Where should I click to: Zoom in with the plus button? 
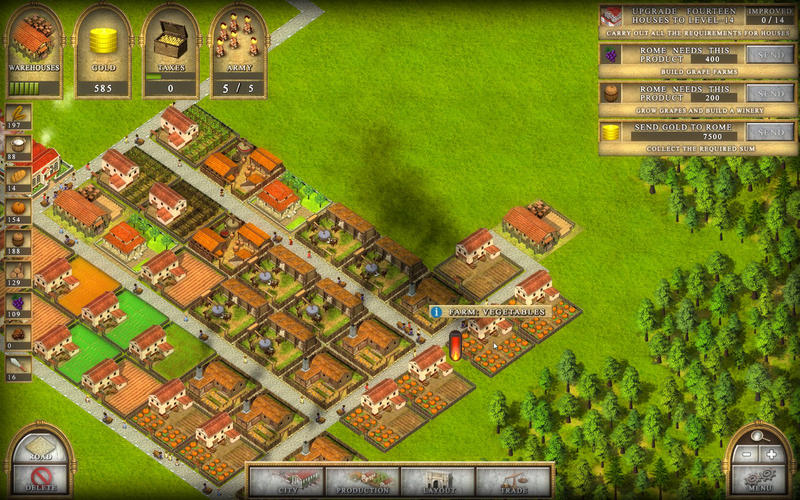click(x=771, y=454)
